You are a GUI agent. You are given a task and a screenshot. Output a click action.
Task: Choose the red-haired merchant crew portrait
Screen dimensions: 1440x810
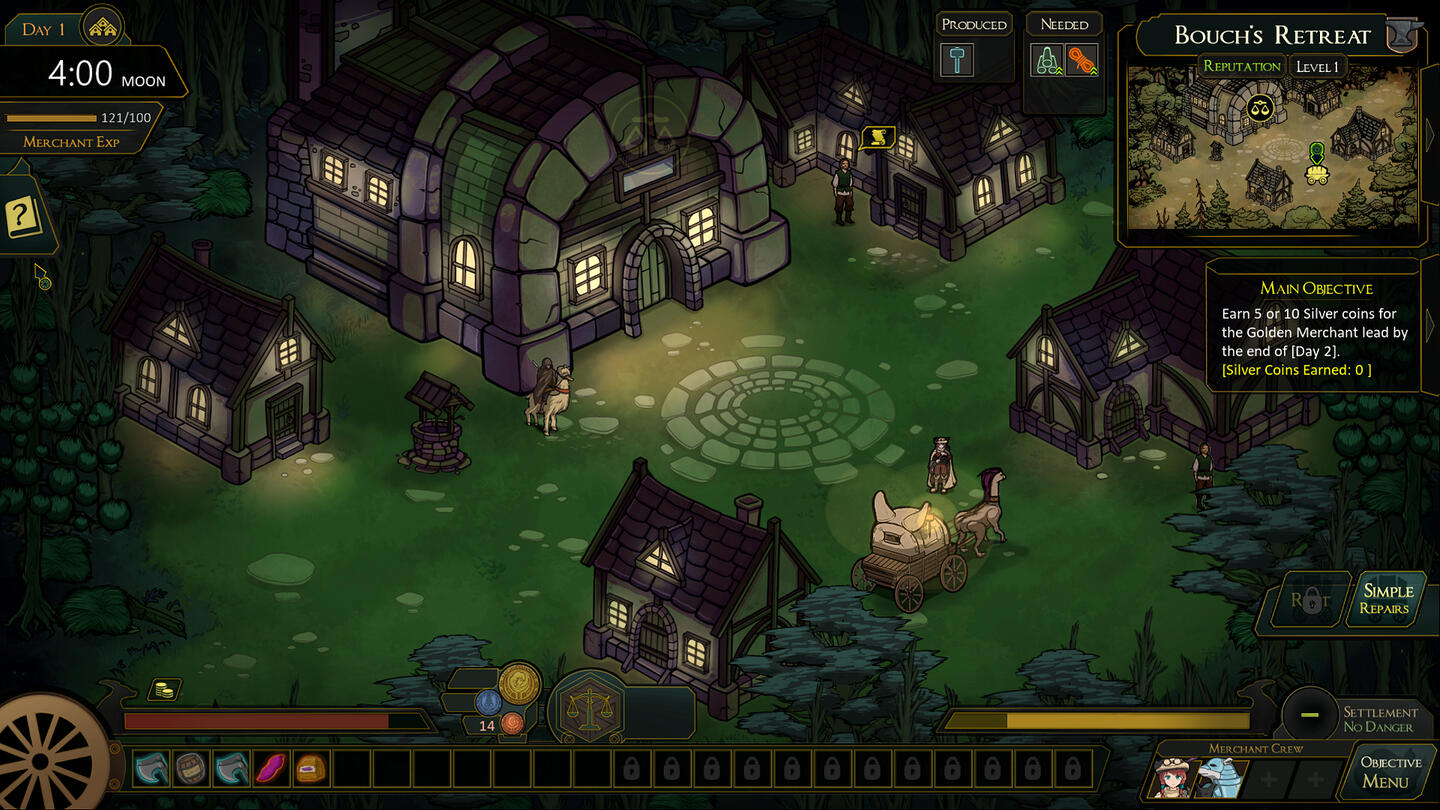point(1175,777)
